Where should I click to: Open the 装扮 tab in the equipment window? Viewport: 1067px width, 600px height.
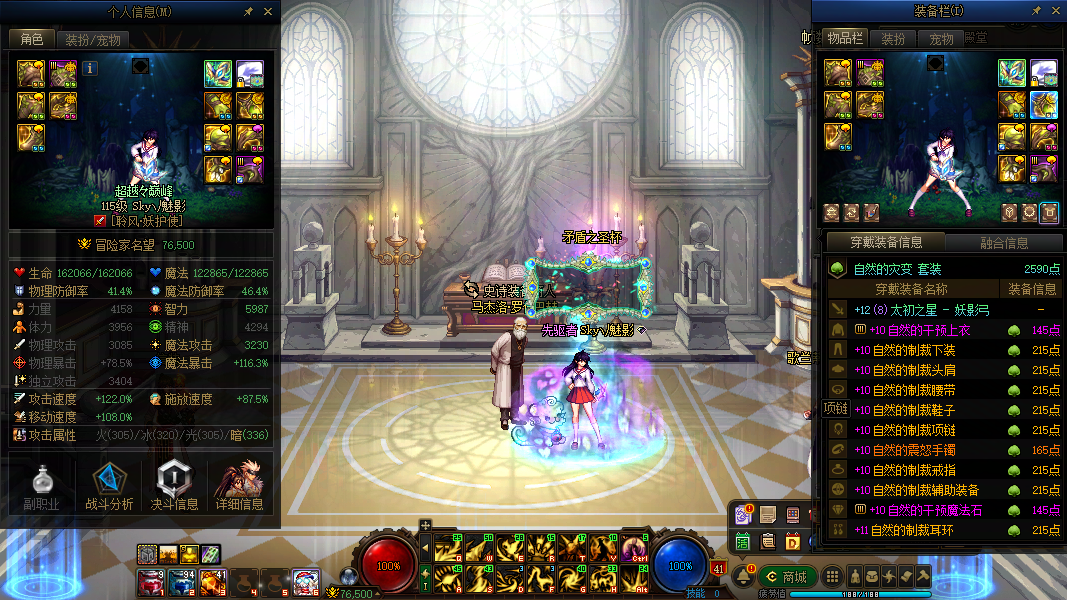tap(893, 40)
